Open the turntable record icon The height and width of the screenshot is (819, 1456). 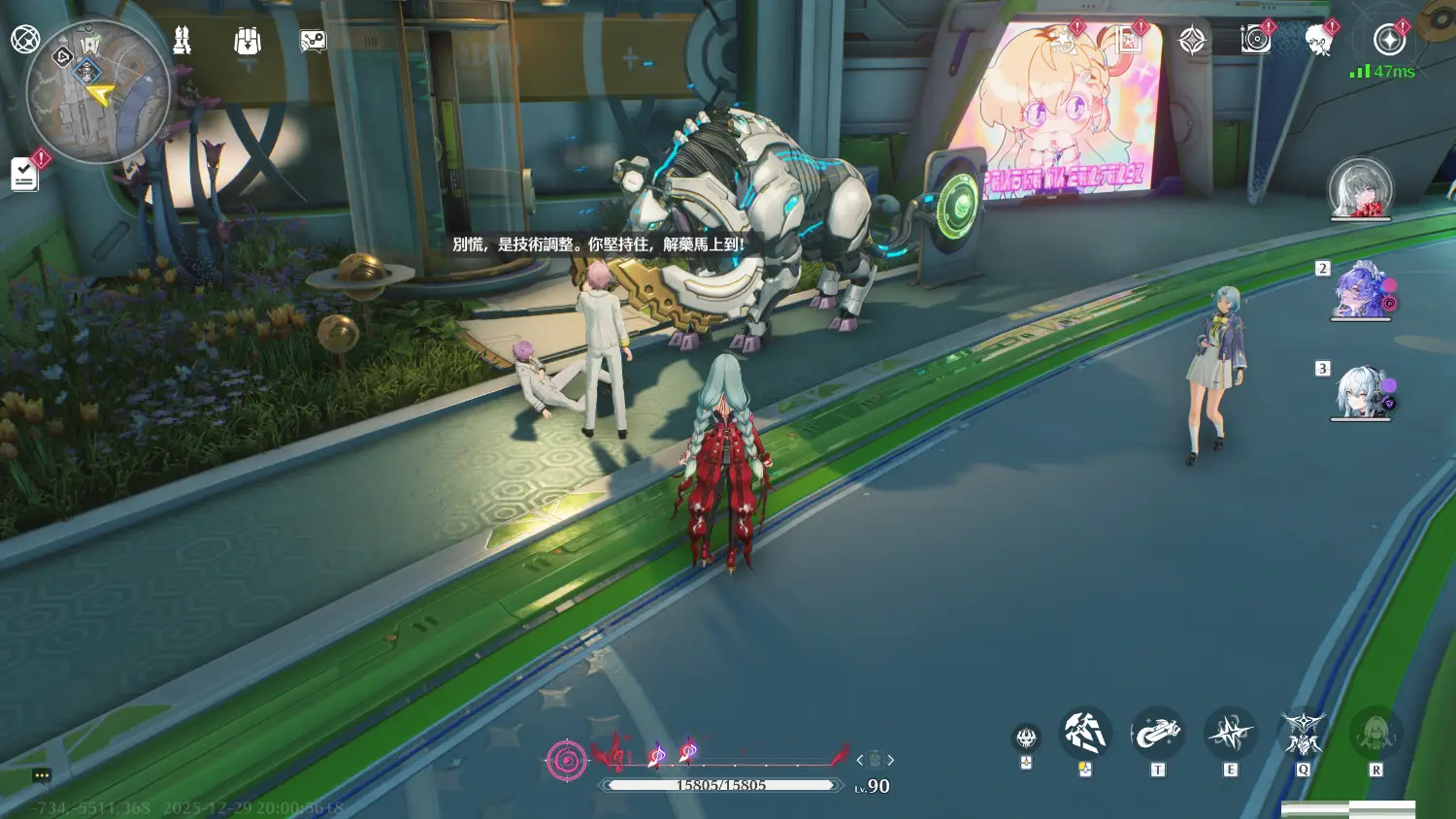1255,40
